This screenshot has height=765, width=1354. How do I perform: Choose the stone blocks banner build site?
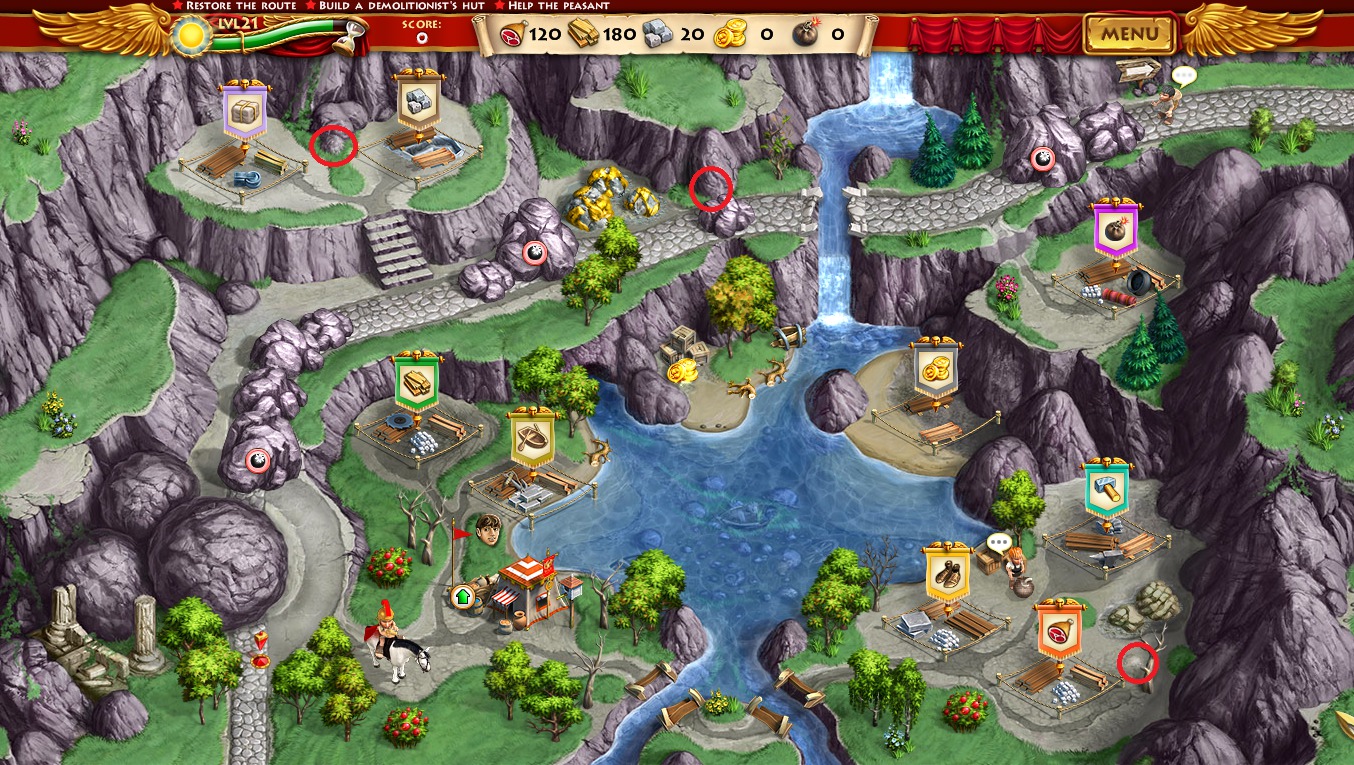point(418,101)
